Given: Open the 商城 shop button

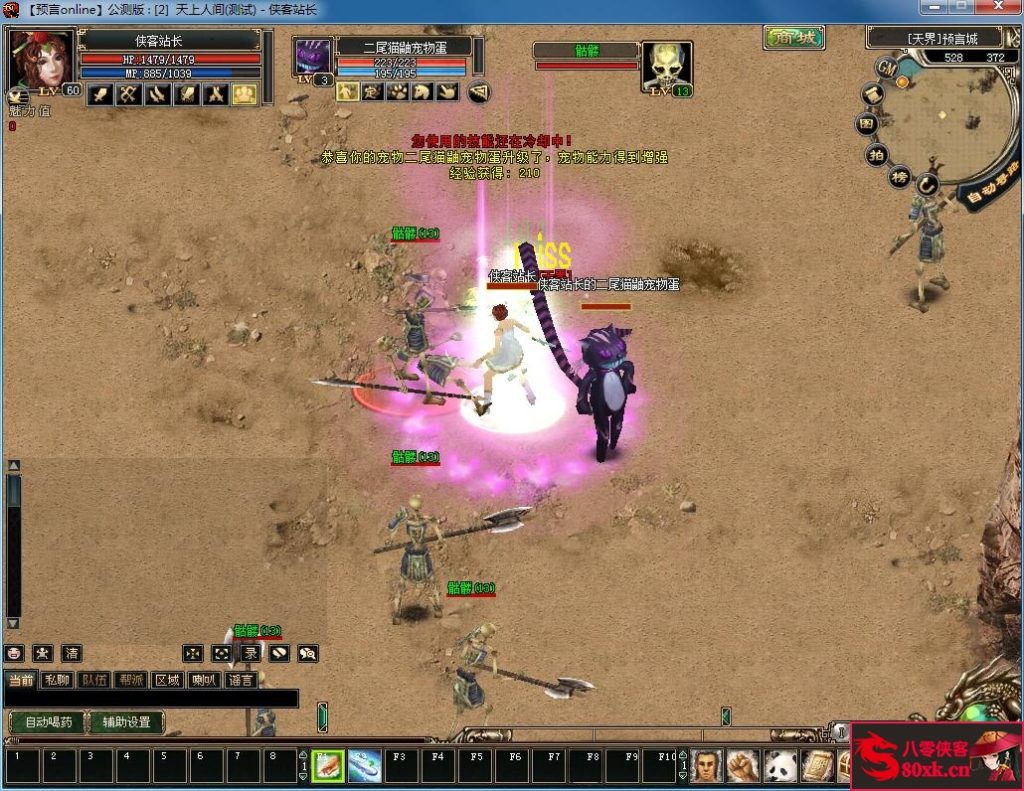Looking at the screenshot, I should coord(794,38).
